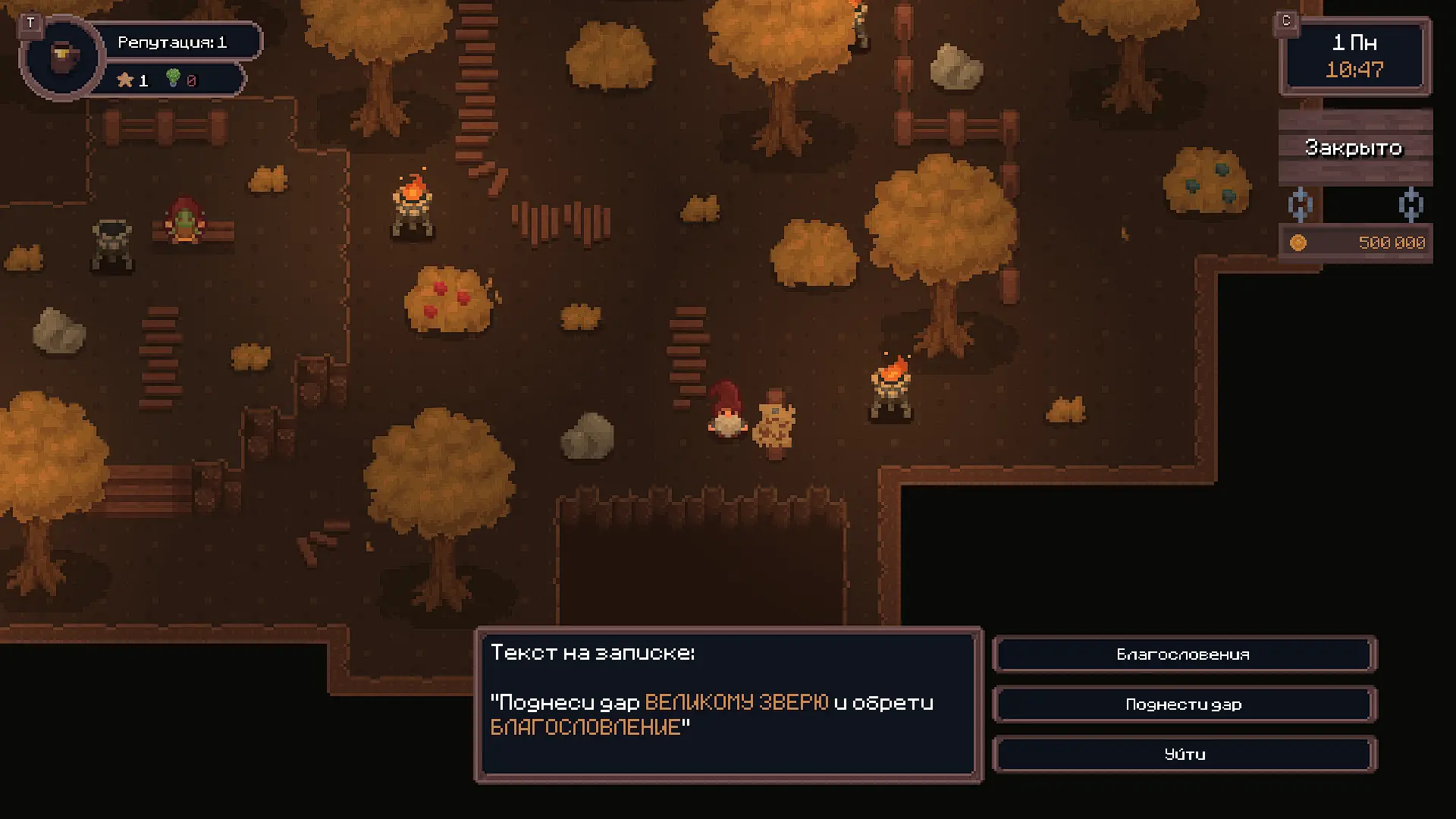This screenshot has height=819, width=1456.
Task: Choose the Благословения dialogue option
Action: 1184,654
